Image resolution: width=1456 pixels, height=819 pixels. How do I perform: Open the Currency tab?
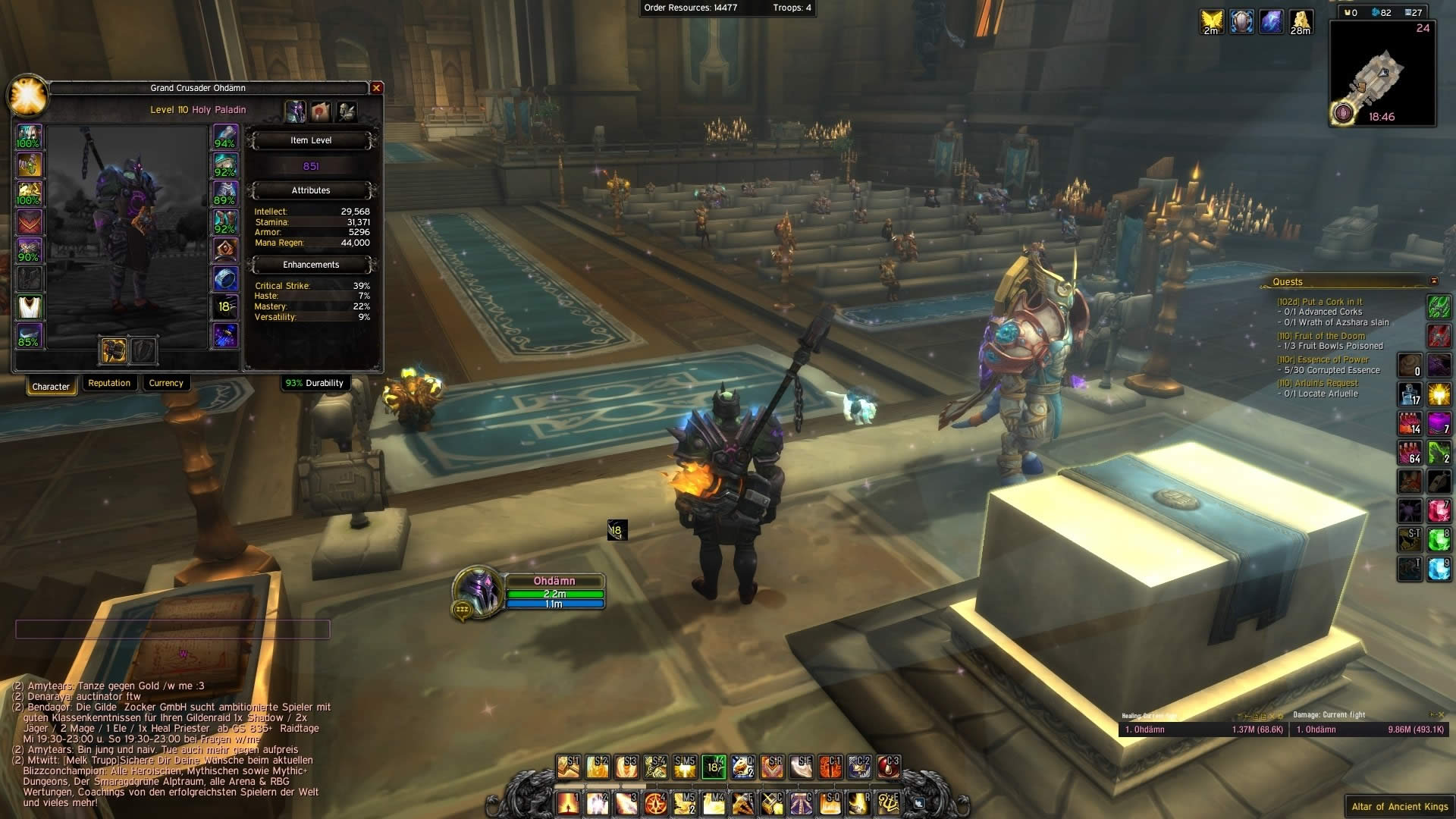tap(166, 383)
